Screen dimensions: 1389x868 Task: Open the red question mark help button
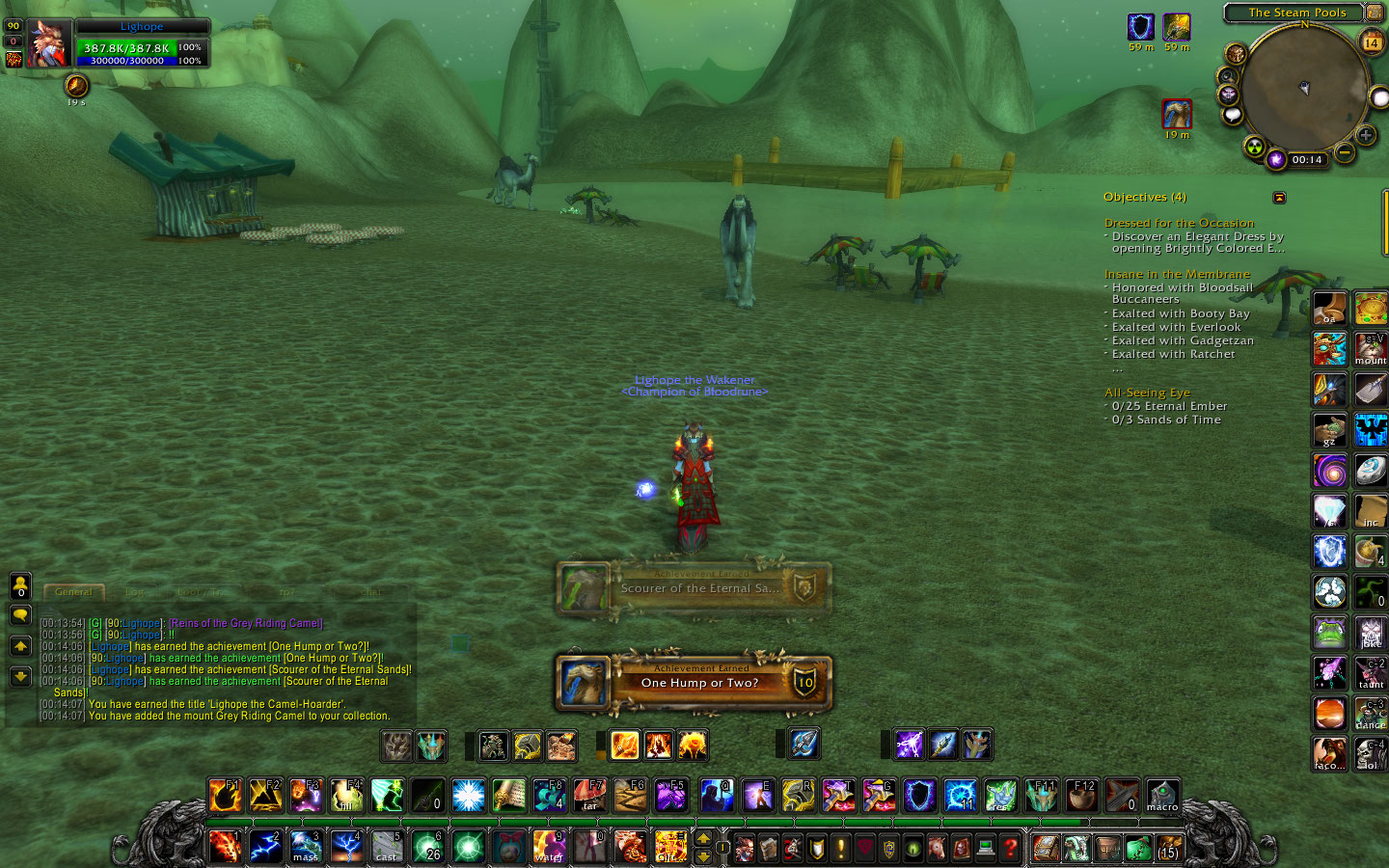click(1010, 848)
